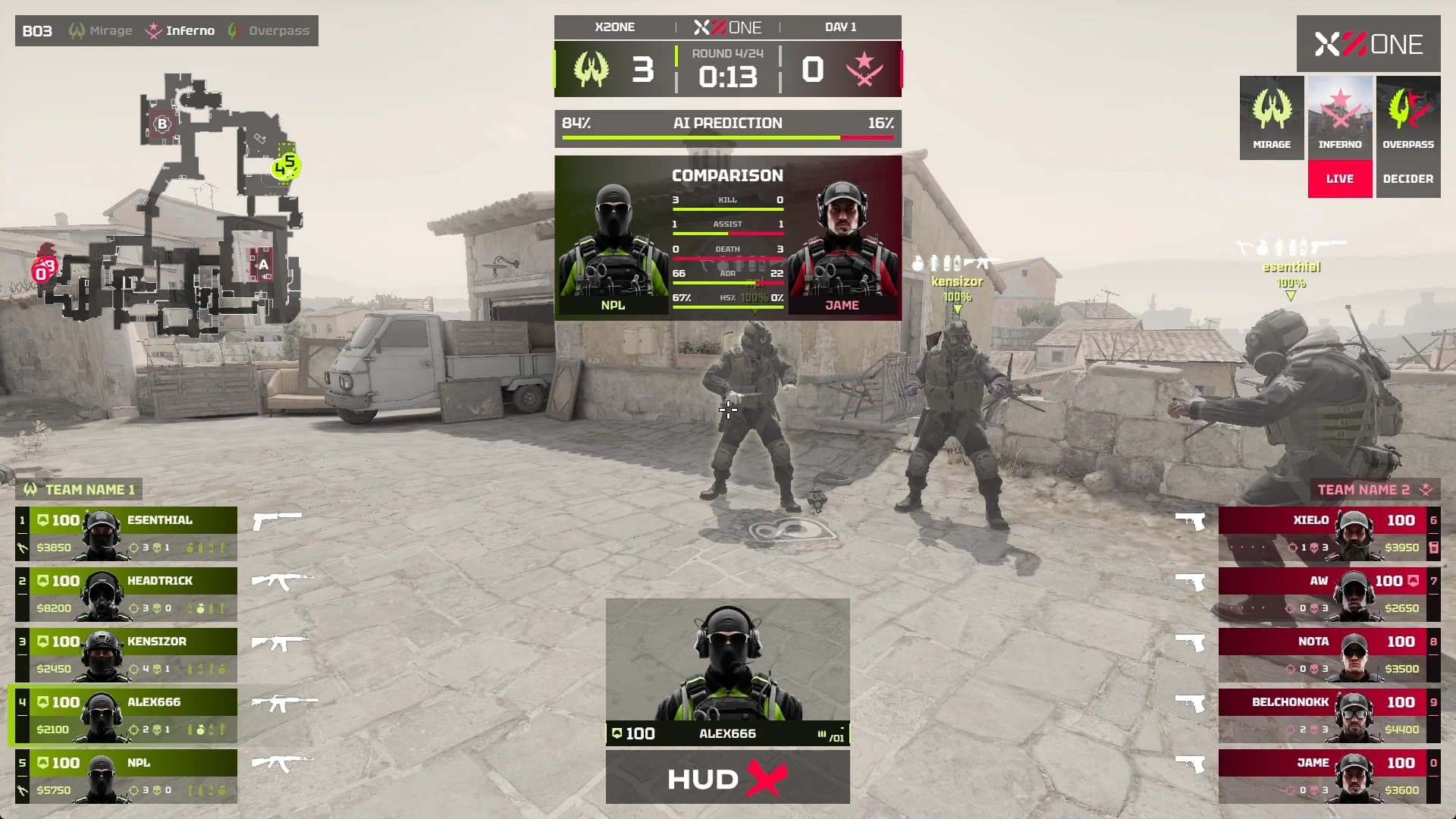Click JAME's player row in the team list
Screen dimensions: 1456x819
coord(1329,776)
